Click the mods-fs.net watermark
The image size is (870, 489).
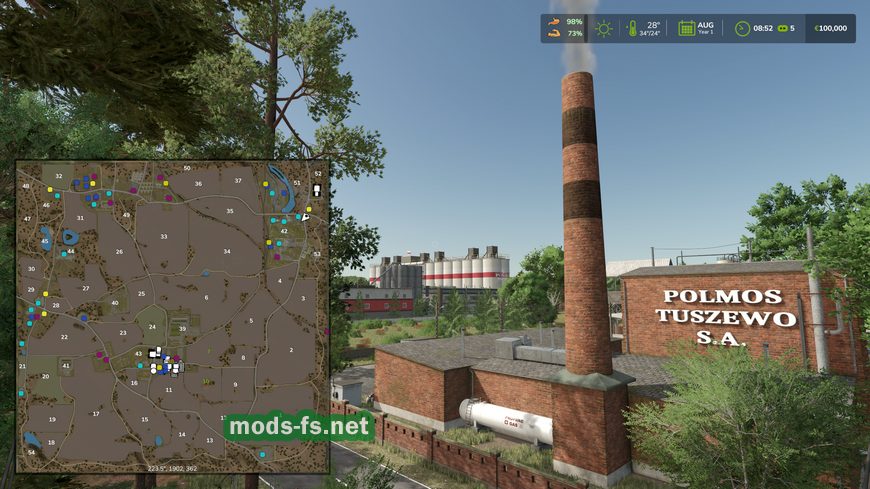click(298, 428)
